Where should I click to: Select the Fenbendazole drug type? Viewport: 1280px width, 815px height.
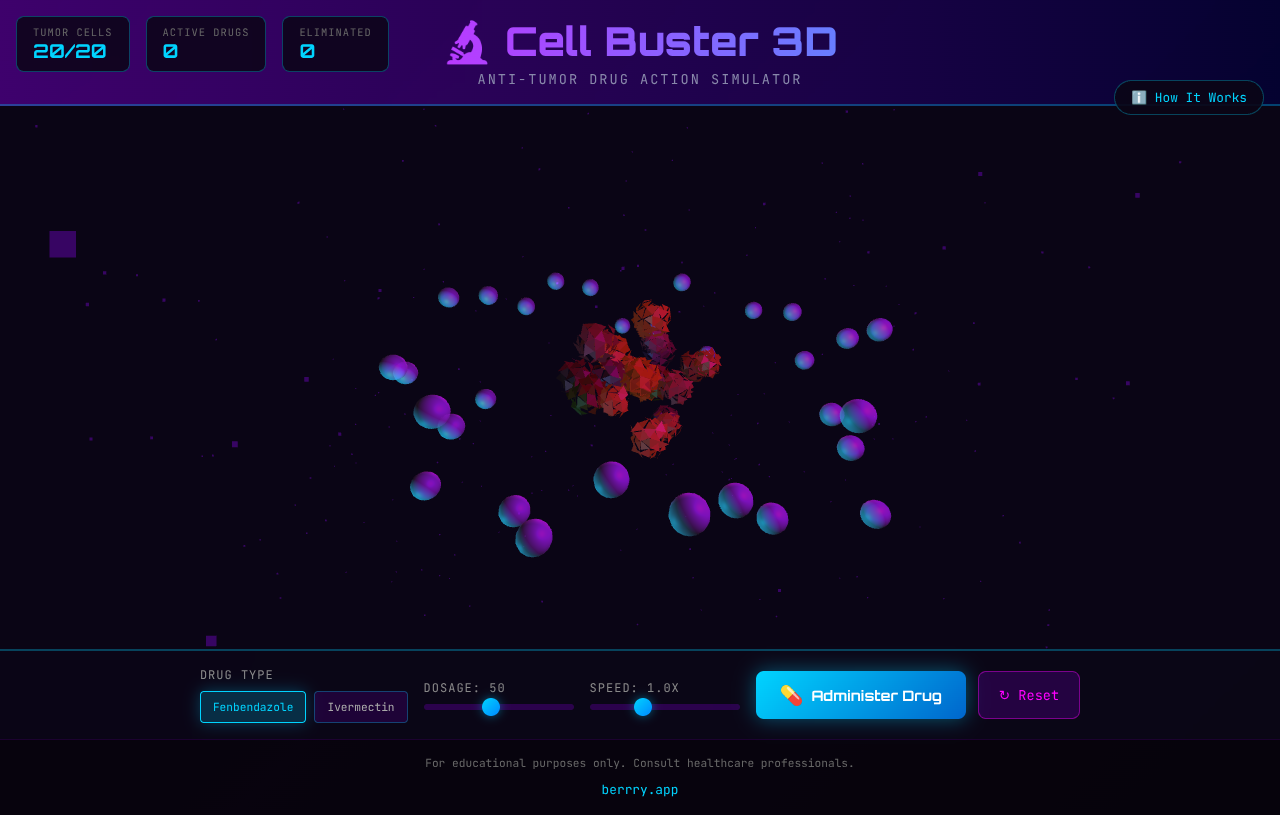(252, 706)
